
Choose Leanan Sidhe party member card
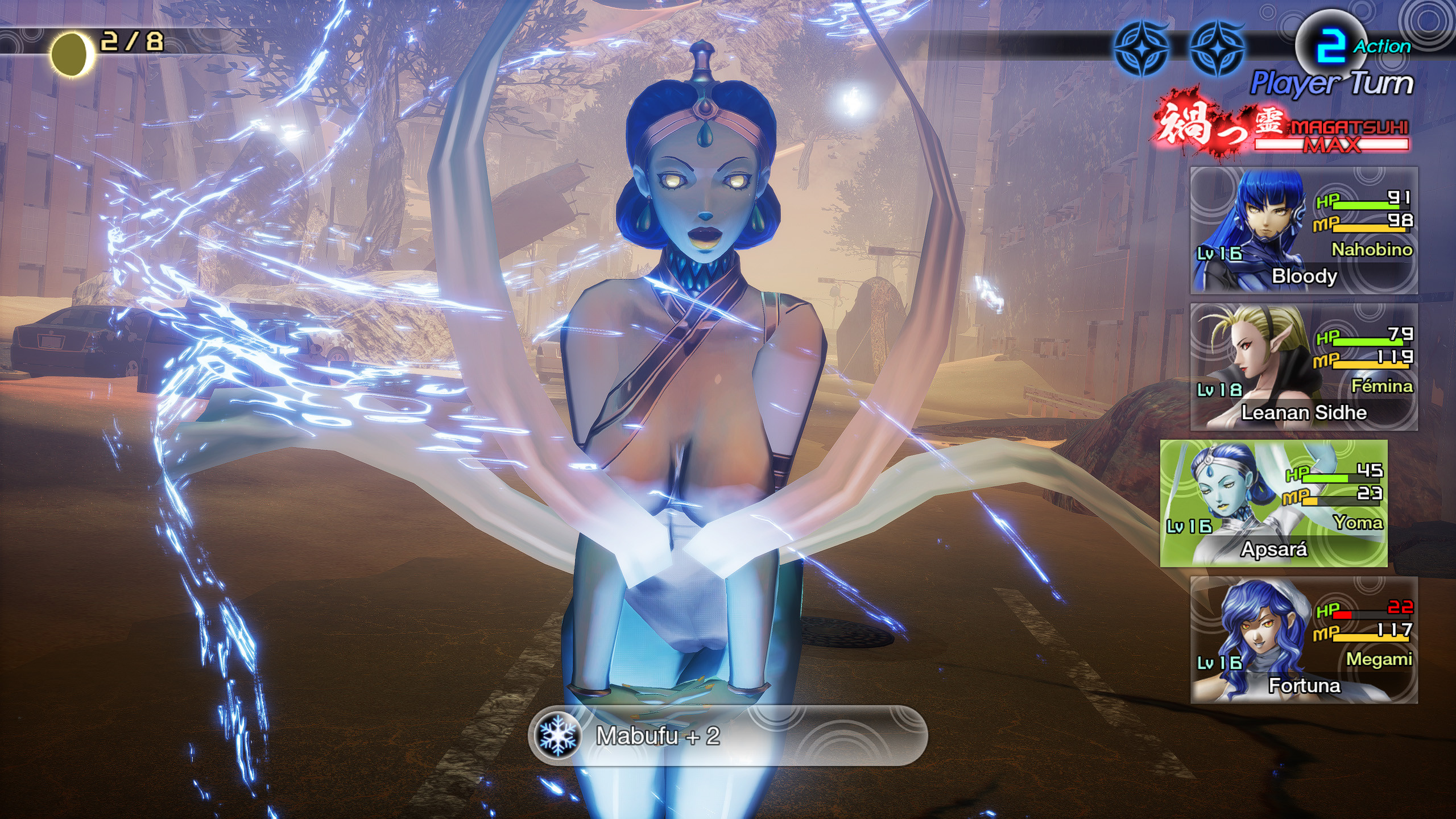click(1304, 367)
